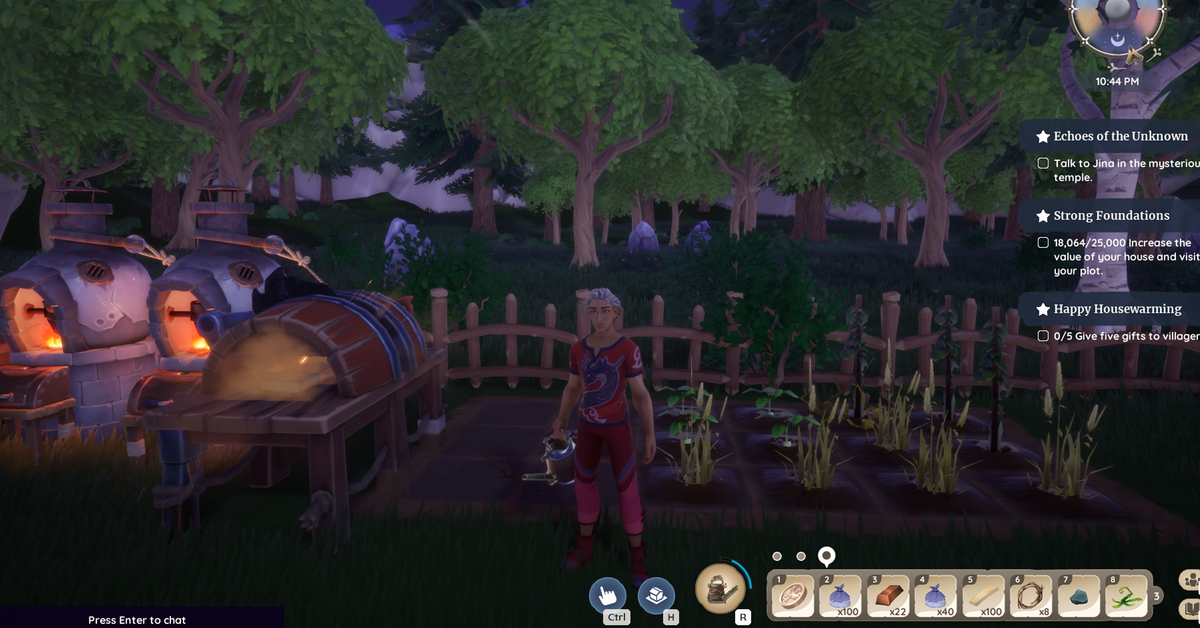Image resolution: width=1200 pixels, height=628 pixels.
Task: Open the Strong Foundations quest entry
Action: 1111,215
